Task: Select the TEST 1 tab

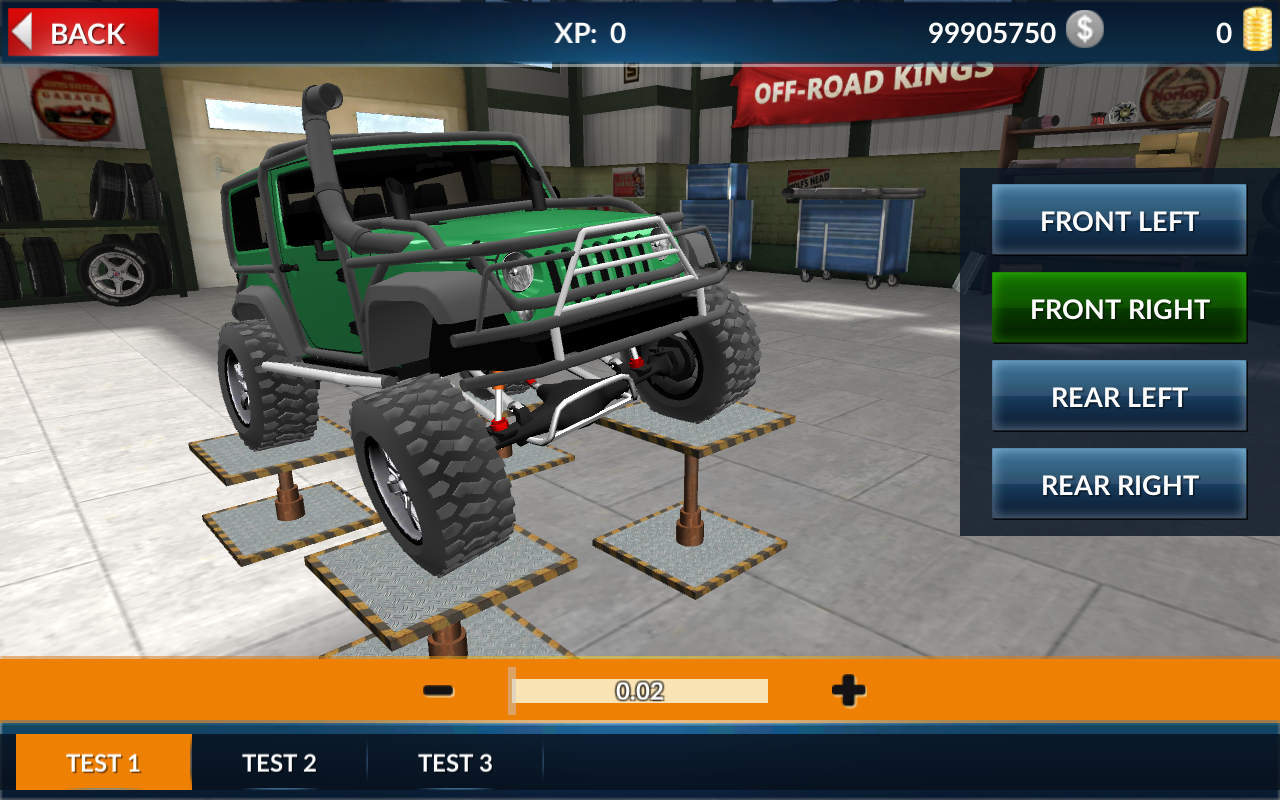Action: point(104,762)
